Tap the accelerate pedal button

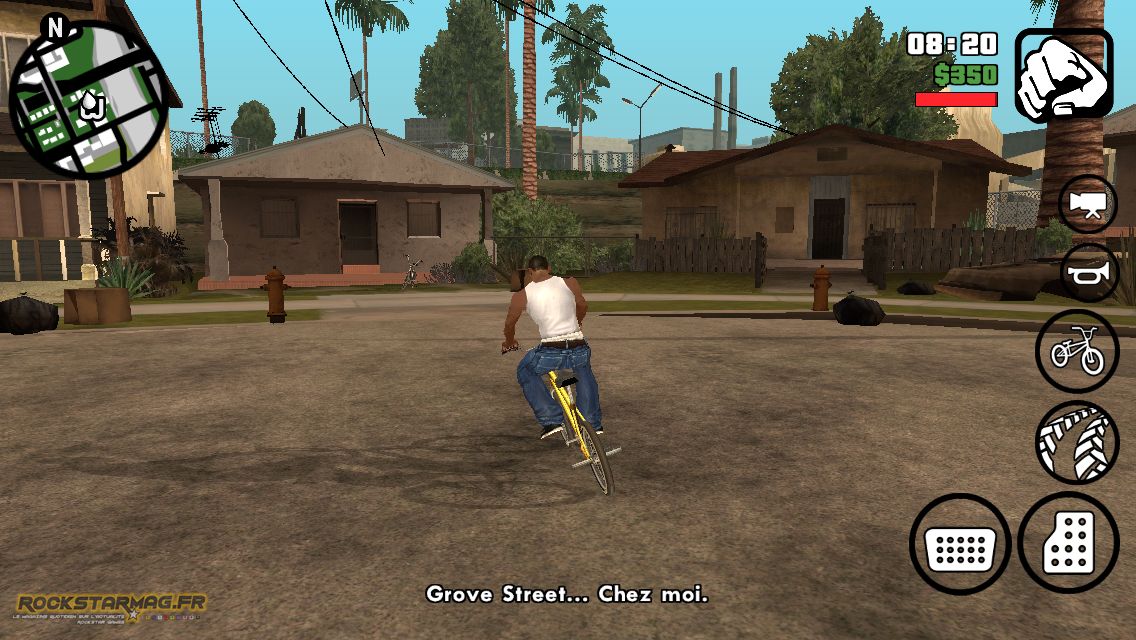[1070, 543]
